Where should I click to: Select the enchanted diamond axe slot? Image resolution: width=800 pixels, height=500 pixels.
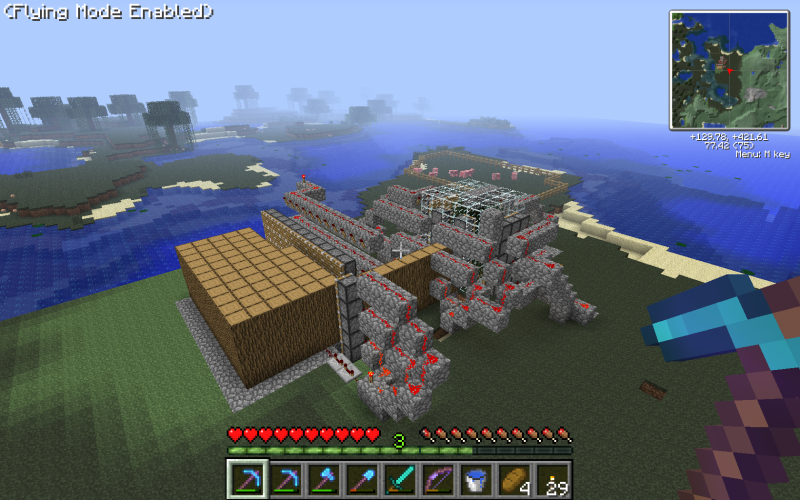[324, 479]
